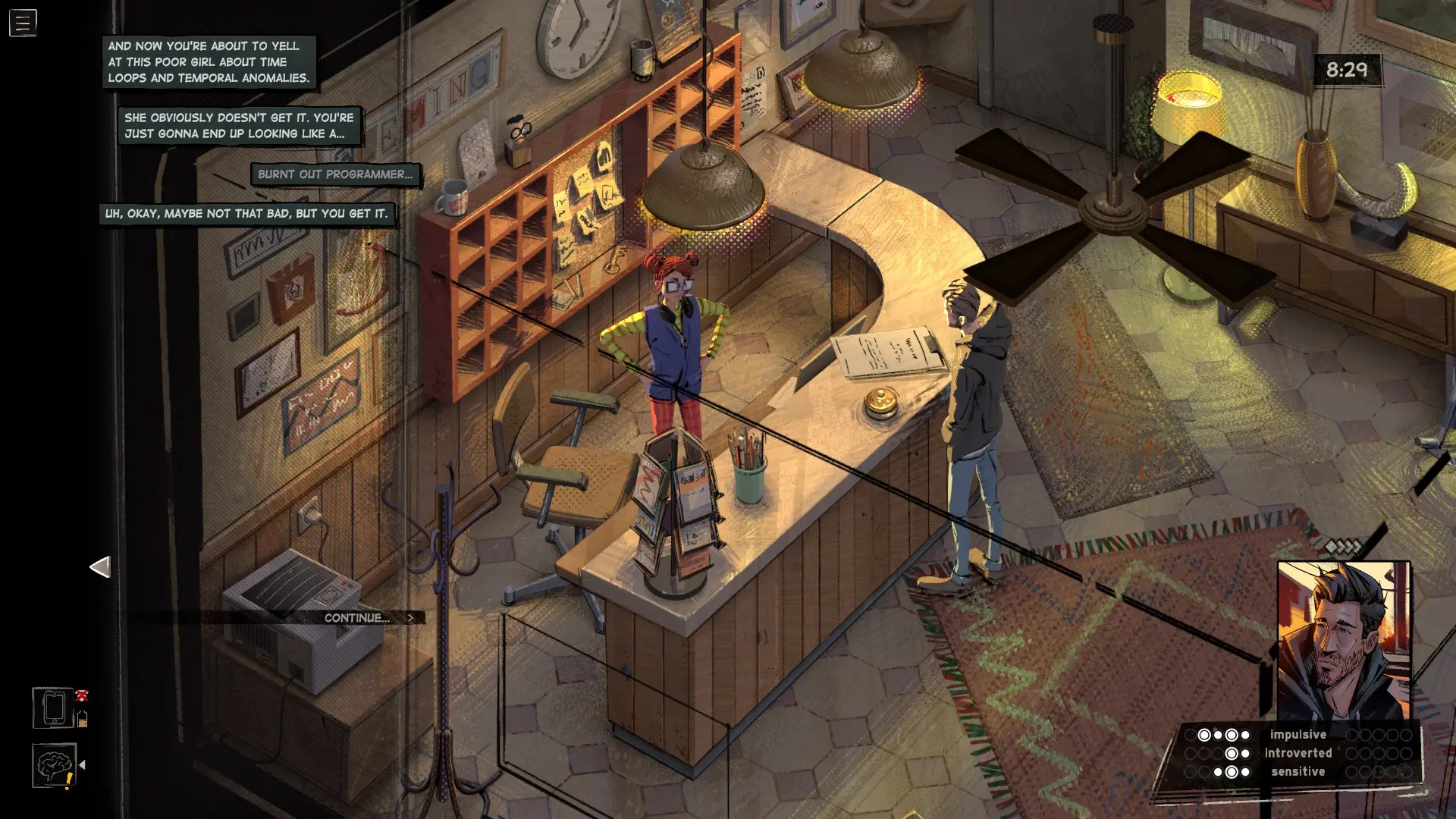Open the brain thoughts icon
Viewport: 1456px width, 819px height.
pos(54,766)
